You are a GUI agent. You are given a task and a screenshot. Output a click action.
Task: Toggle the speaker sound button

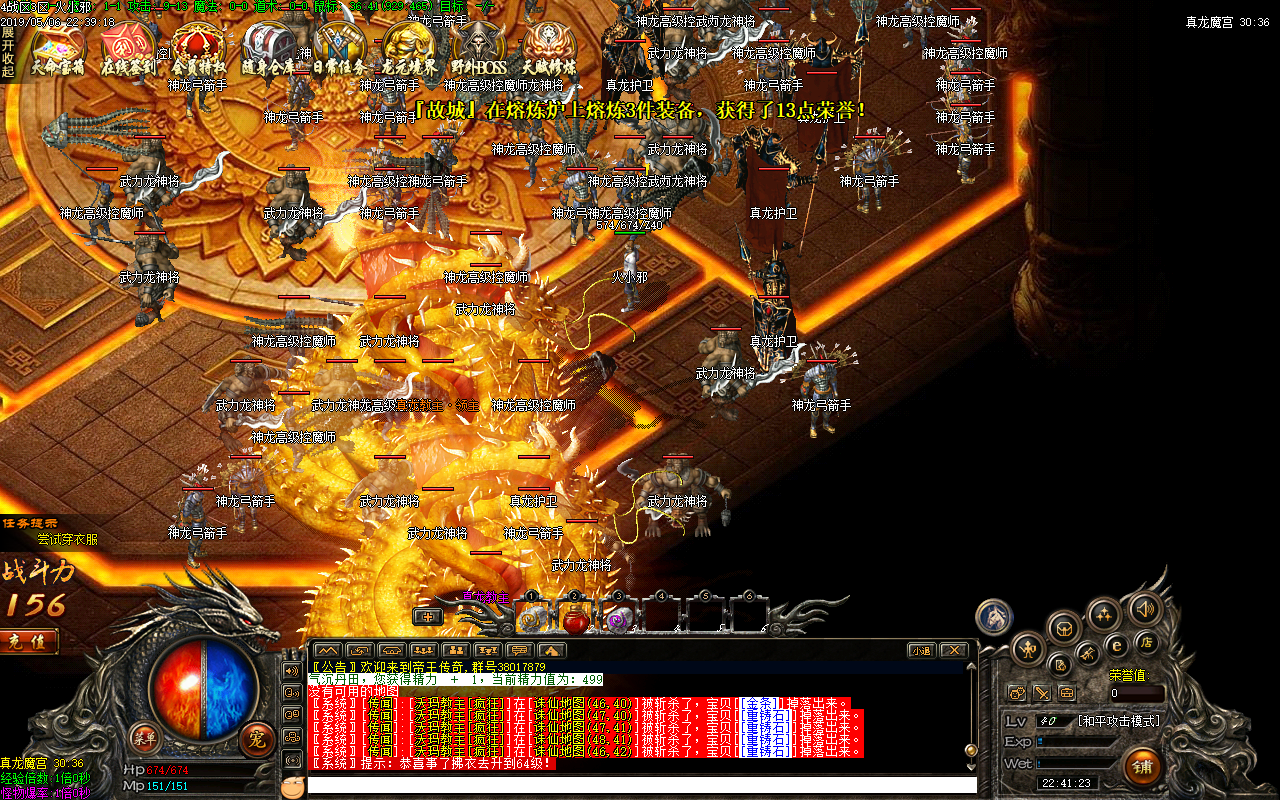click(1145, 608)
